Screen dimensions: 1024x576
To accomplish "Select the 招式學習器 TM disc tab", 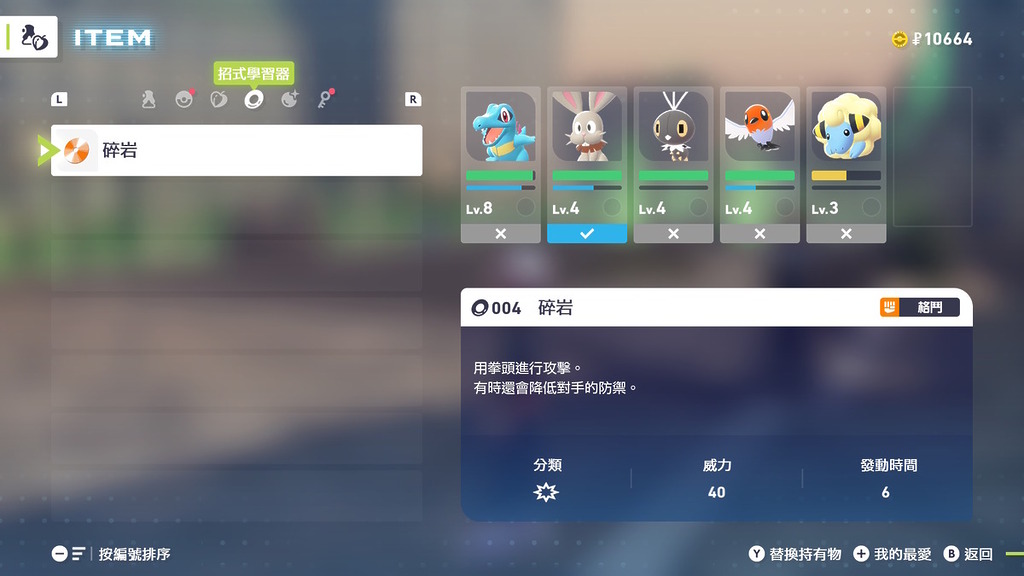I will (x=254, y=99).
